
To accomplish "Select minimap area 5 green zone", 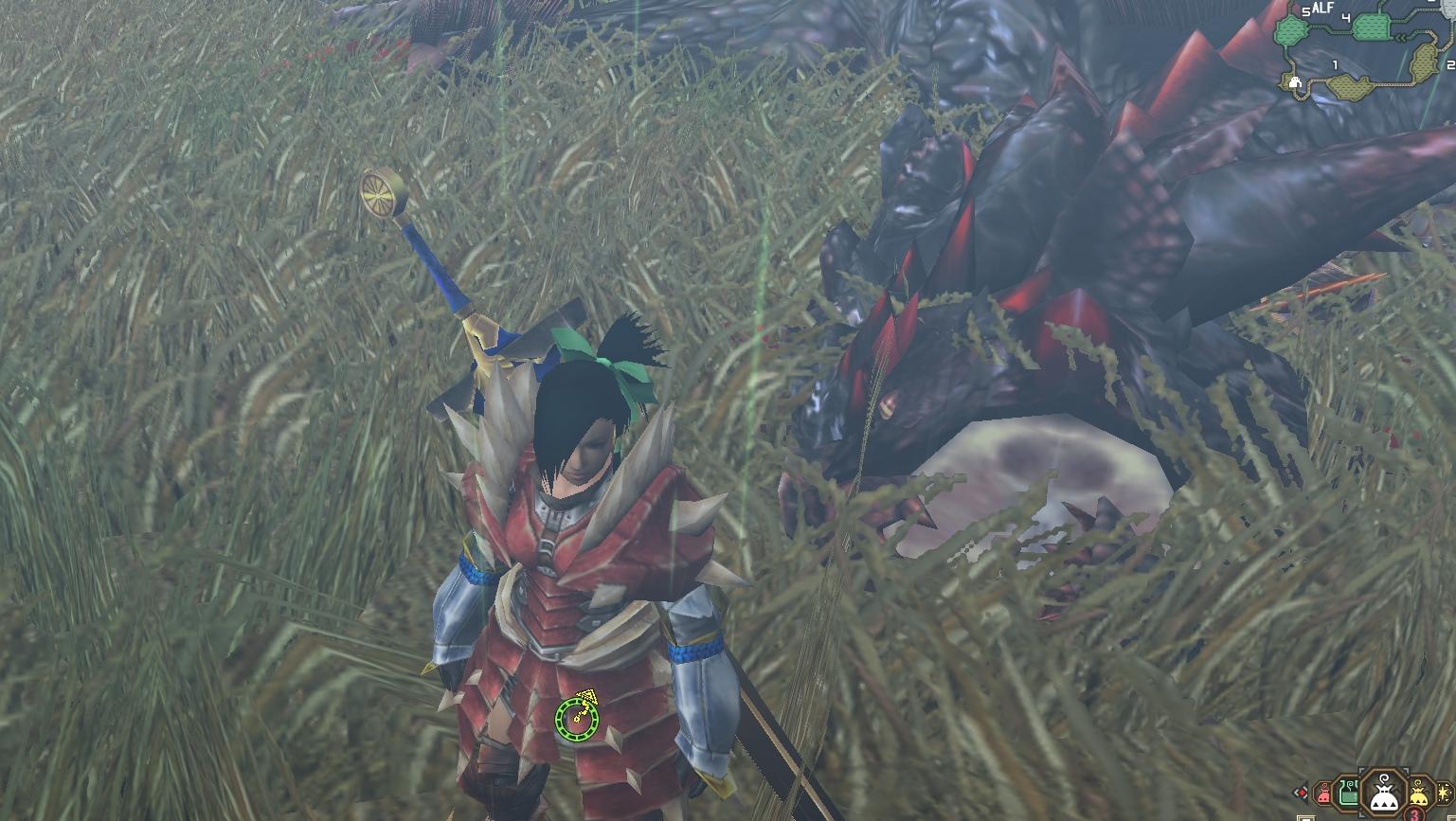I will click(1291, 30).
